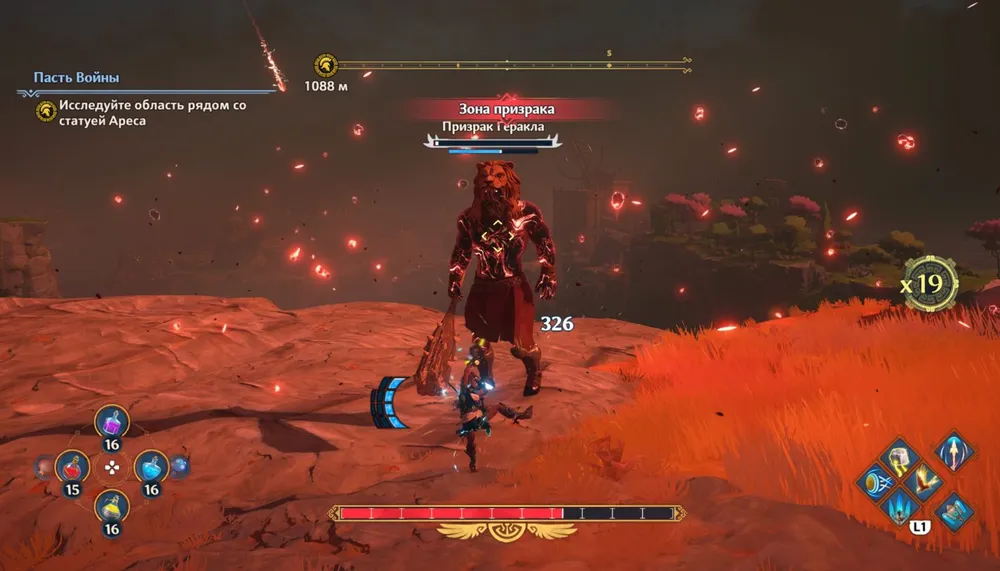Use the red health potion
Viewport: 1000px width, 571px height.
pyautogui.click(x=72, y=466)
